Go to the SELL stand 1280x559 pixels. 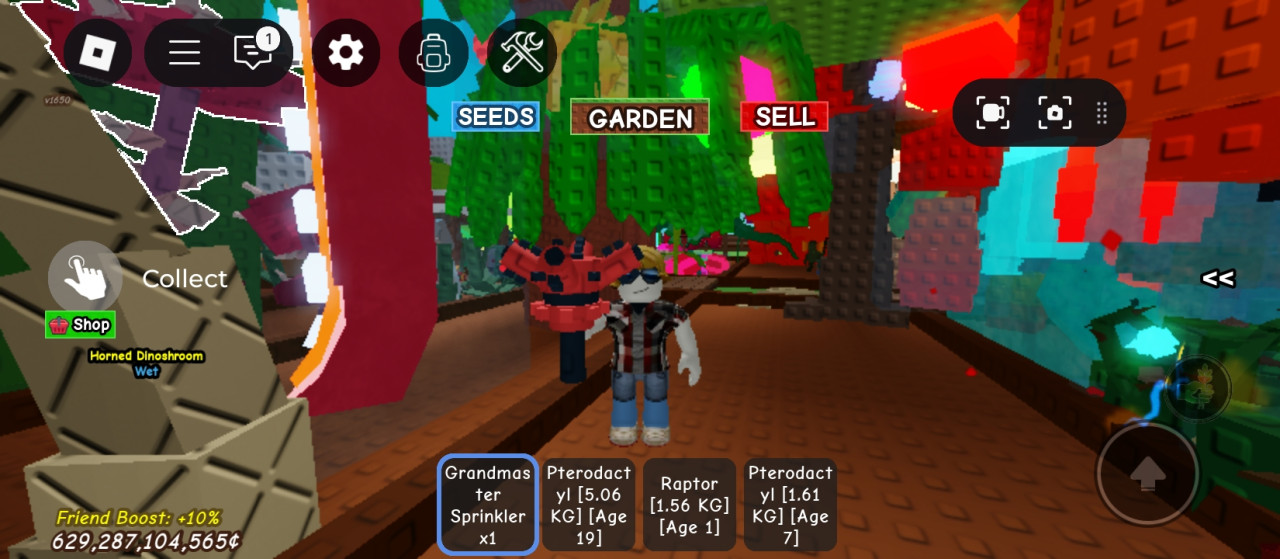pyautogui.click(x=784, y=117)
